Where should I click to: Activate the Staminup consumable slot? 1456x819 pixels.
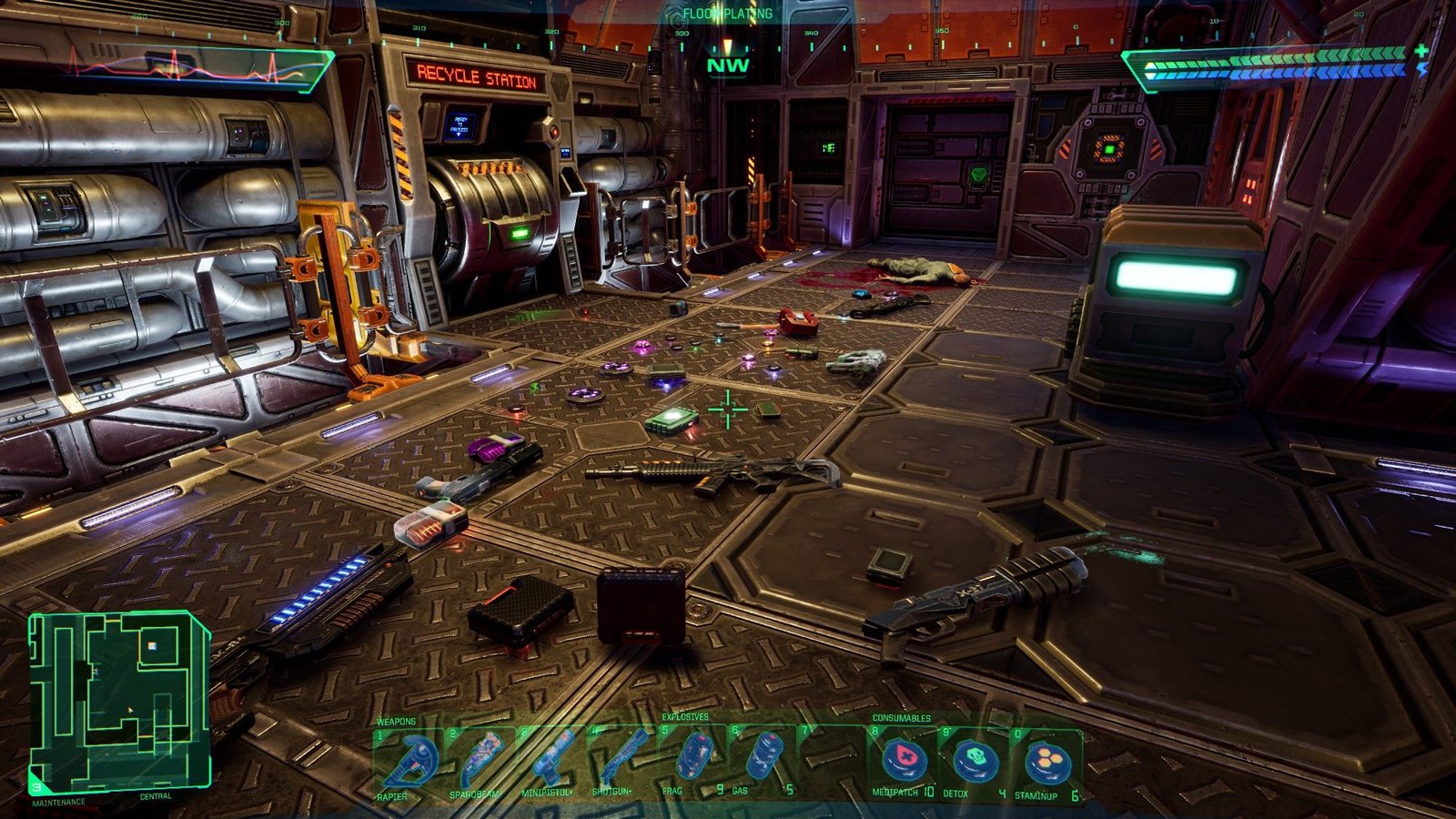1046,761
